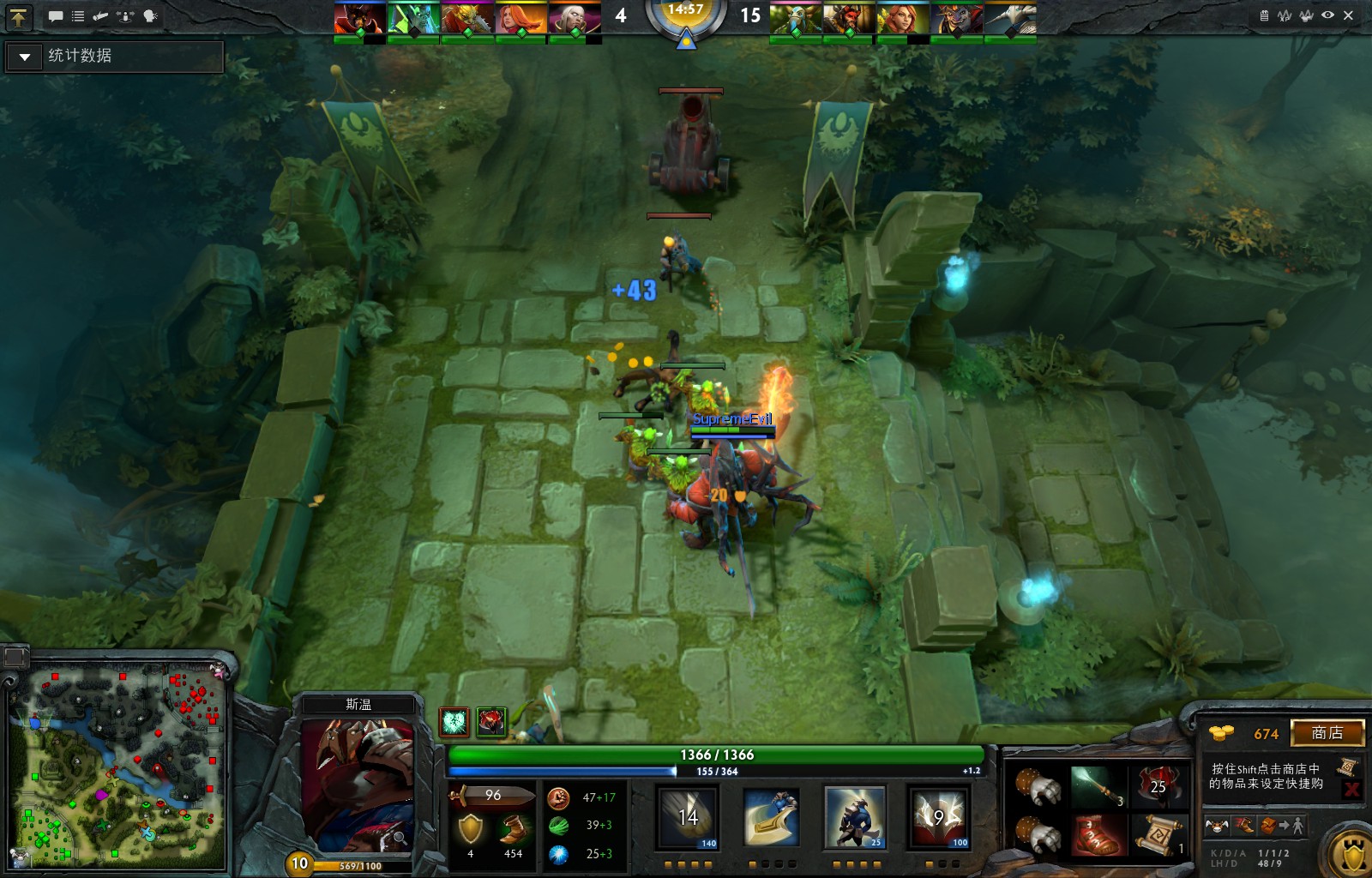
Task: Open the 商店 shop button
Action: tap(1327, 733)
